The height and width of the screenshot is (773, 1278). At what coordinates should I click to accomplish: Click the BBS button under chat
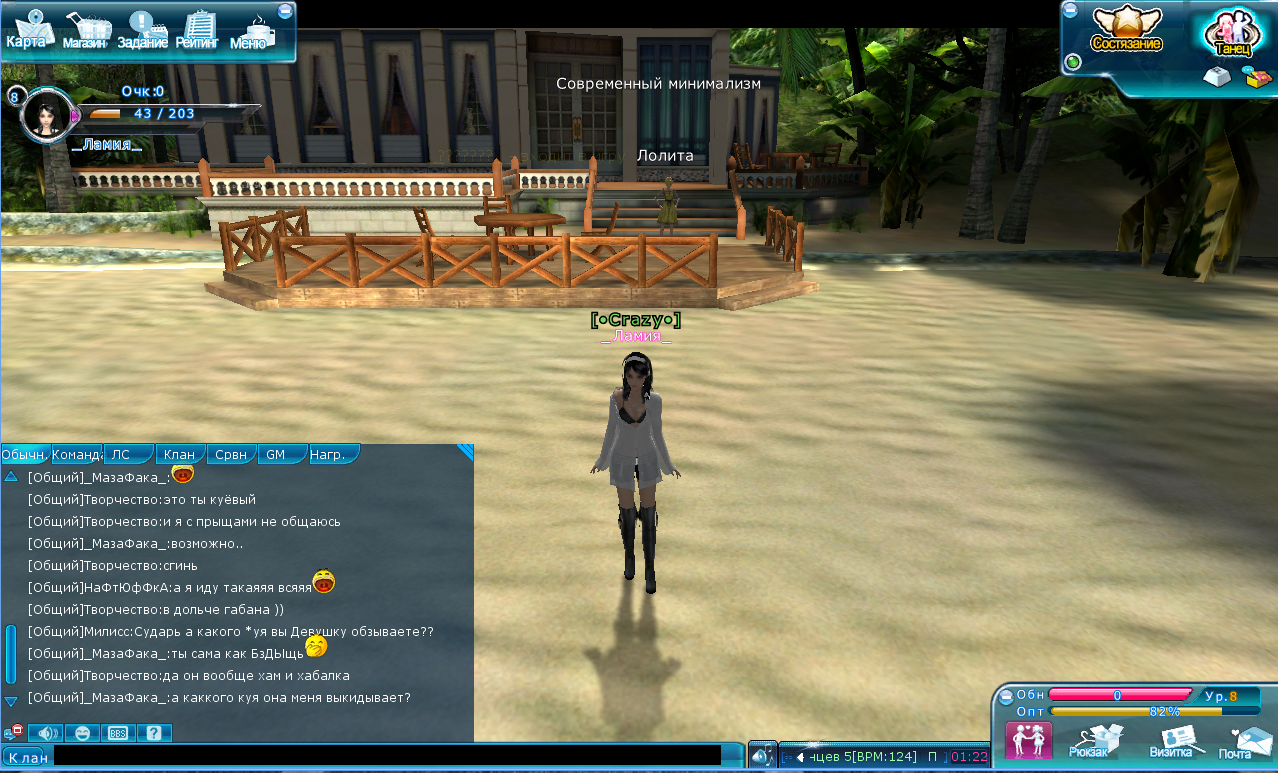(x=117, y=733)
